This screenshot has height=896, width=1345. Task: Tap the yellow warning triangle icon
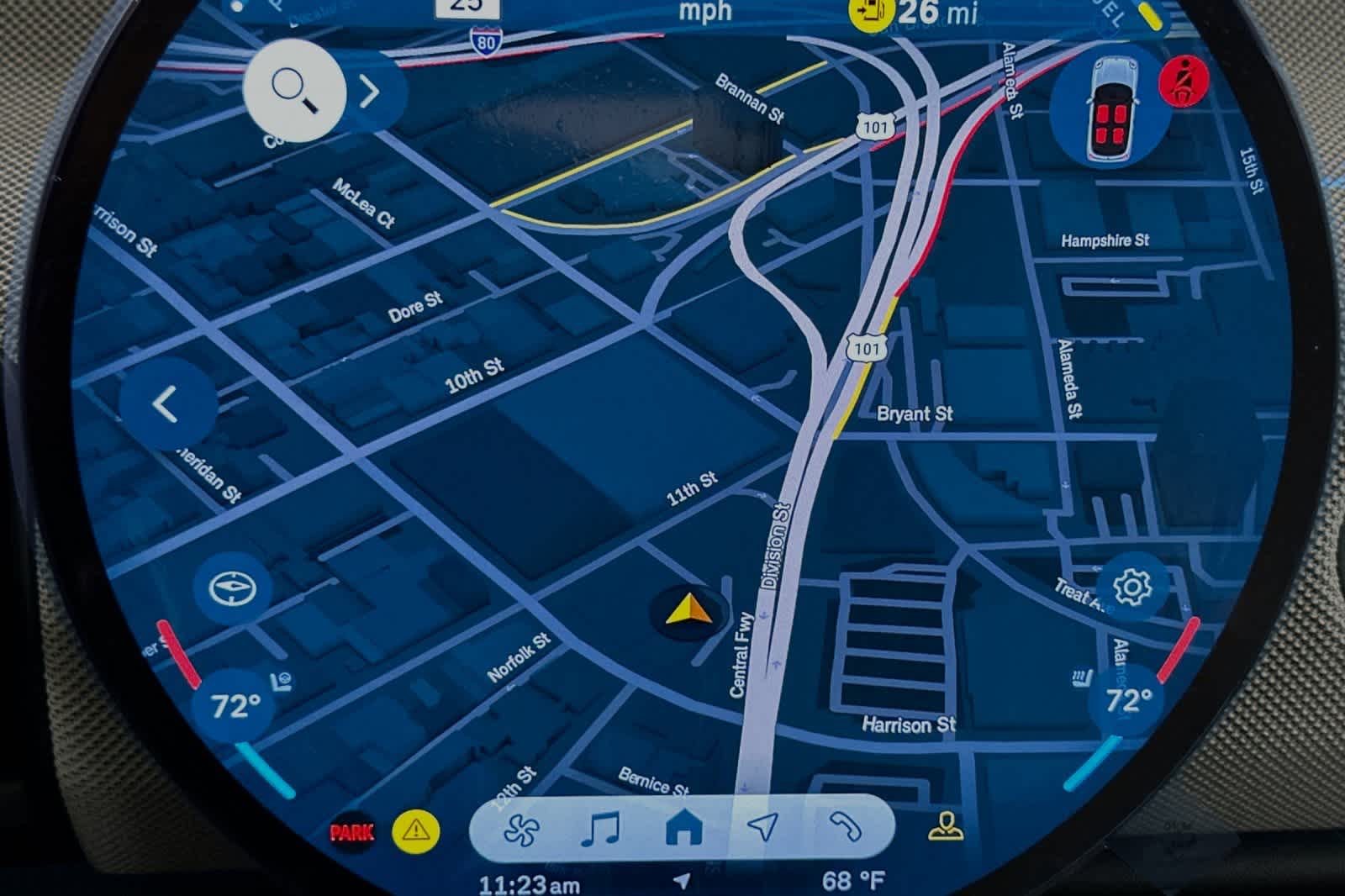coord(415,830)
